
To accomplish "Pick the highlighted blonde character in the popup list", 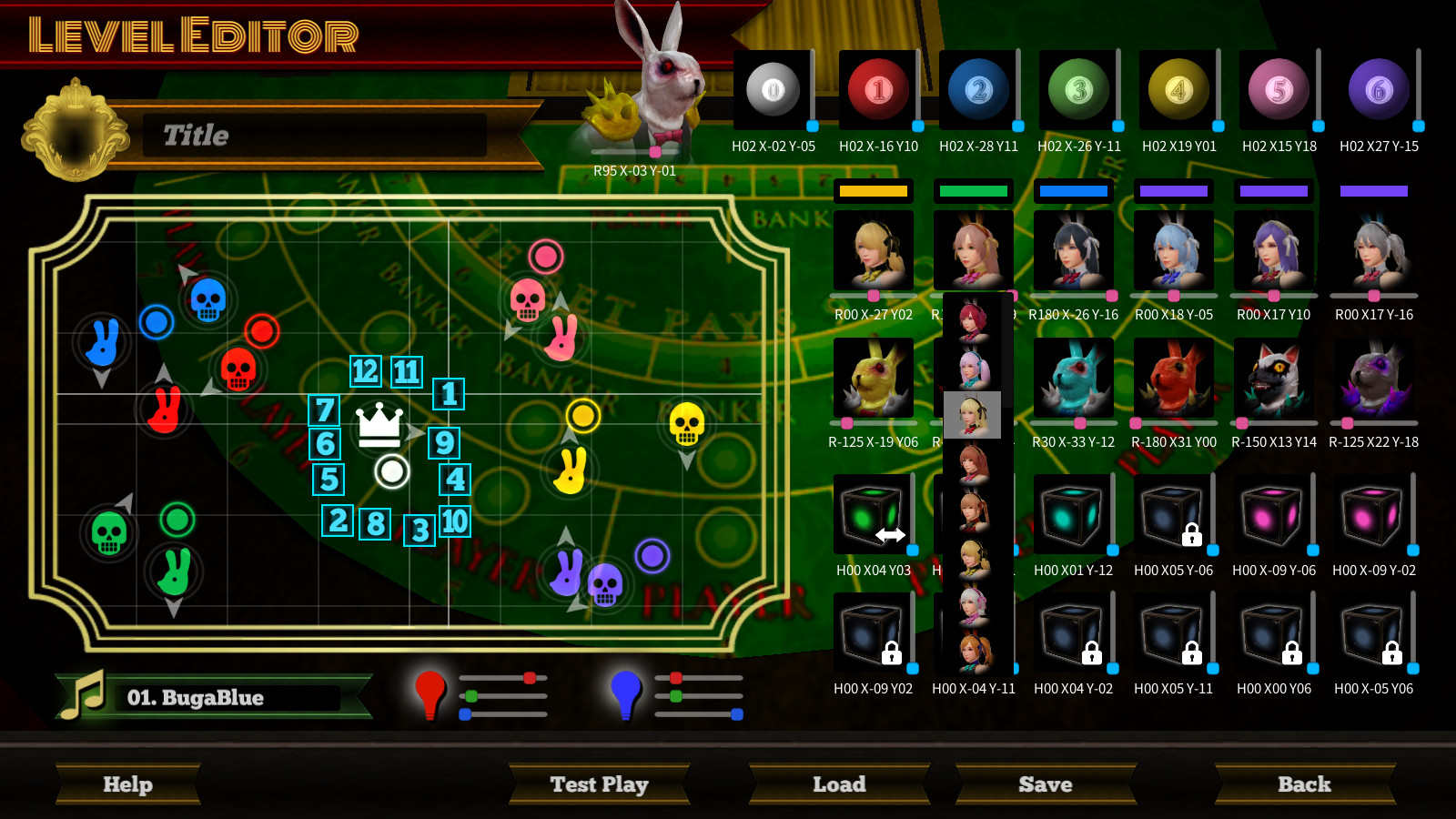I will [971, 415].
